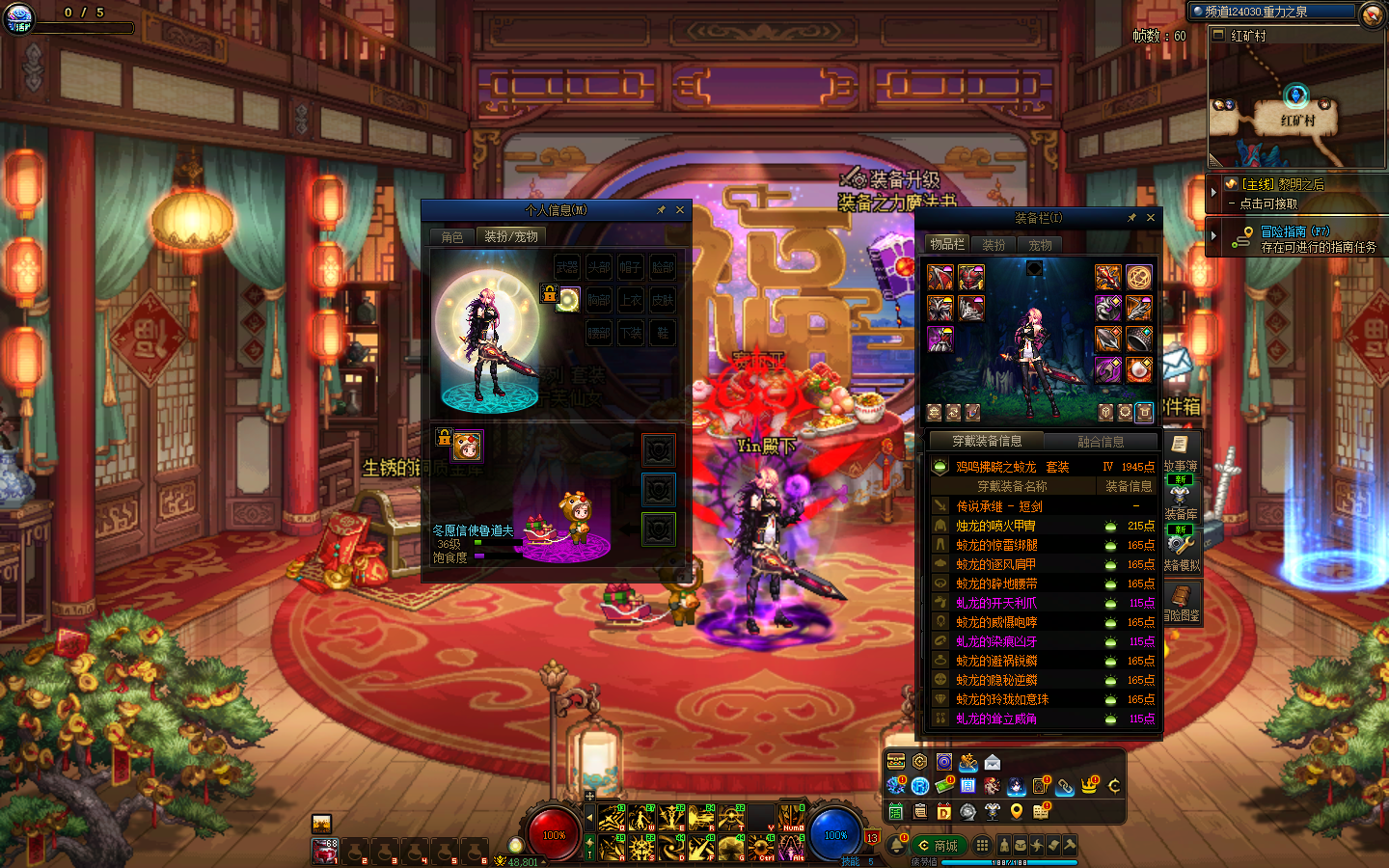Switch to the 装扮 tab in equipment window
The height and width of the screenshot is (868, 1389).
(994, 245)
